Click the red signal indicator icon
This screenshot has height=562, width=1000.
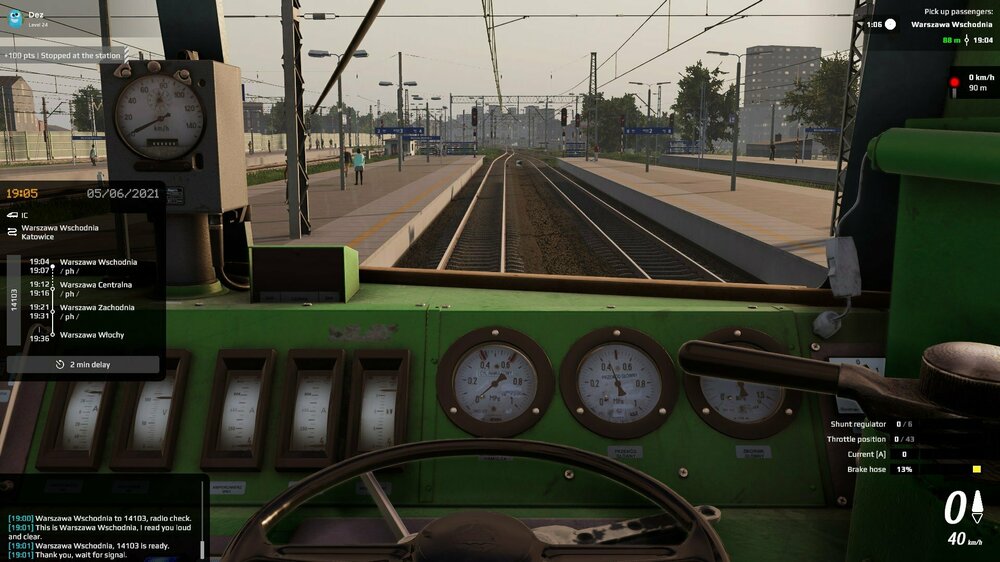tap(954, 82)
